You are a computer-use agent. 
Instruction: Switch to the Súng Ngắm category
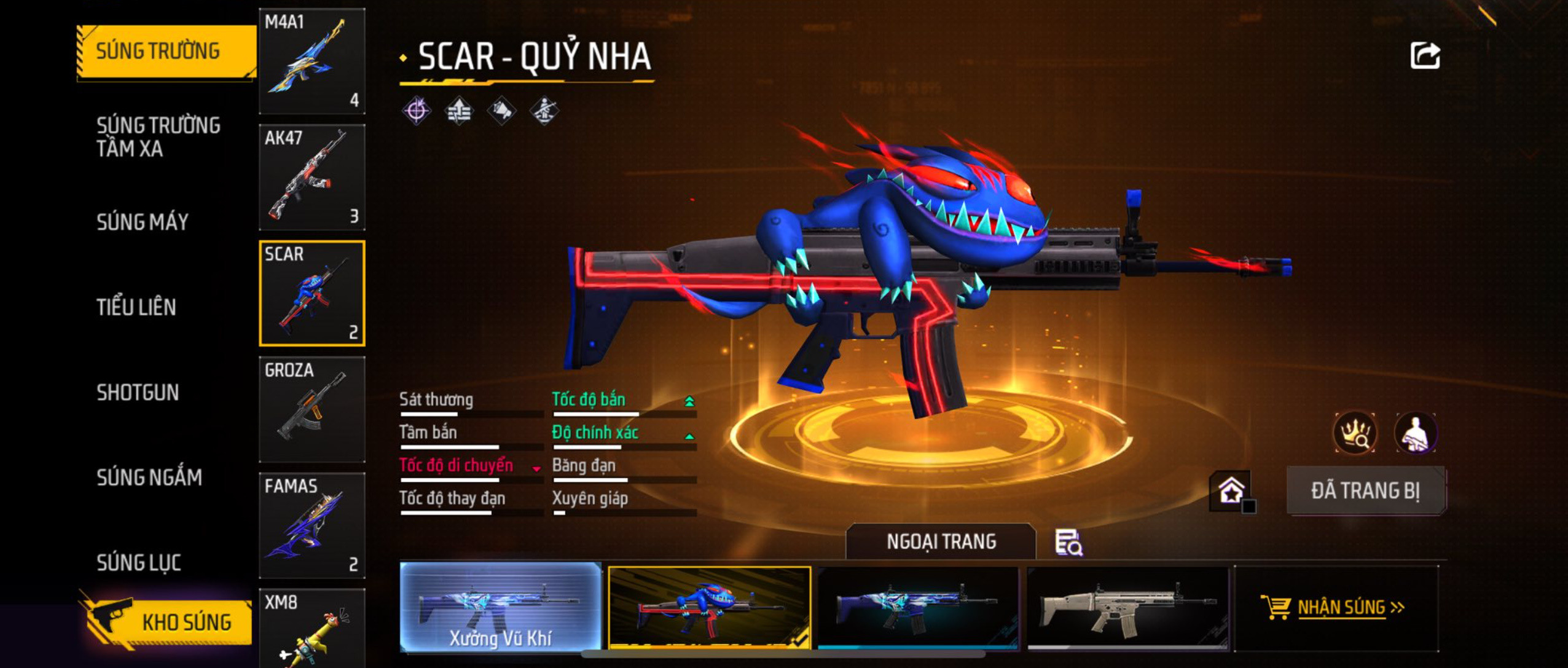(149, 477)
